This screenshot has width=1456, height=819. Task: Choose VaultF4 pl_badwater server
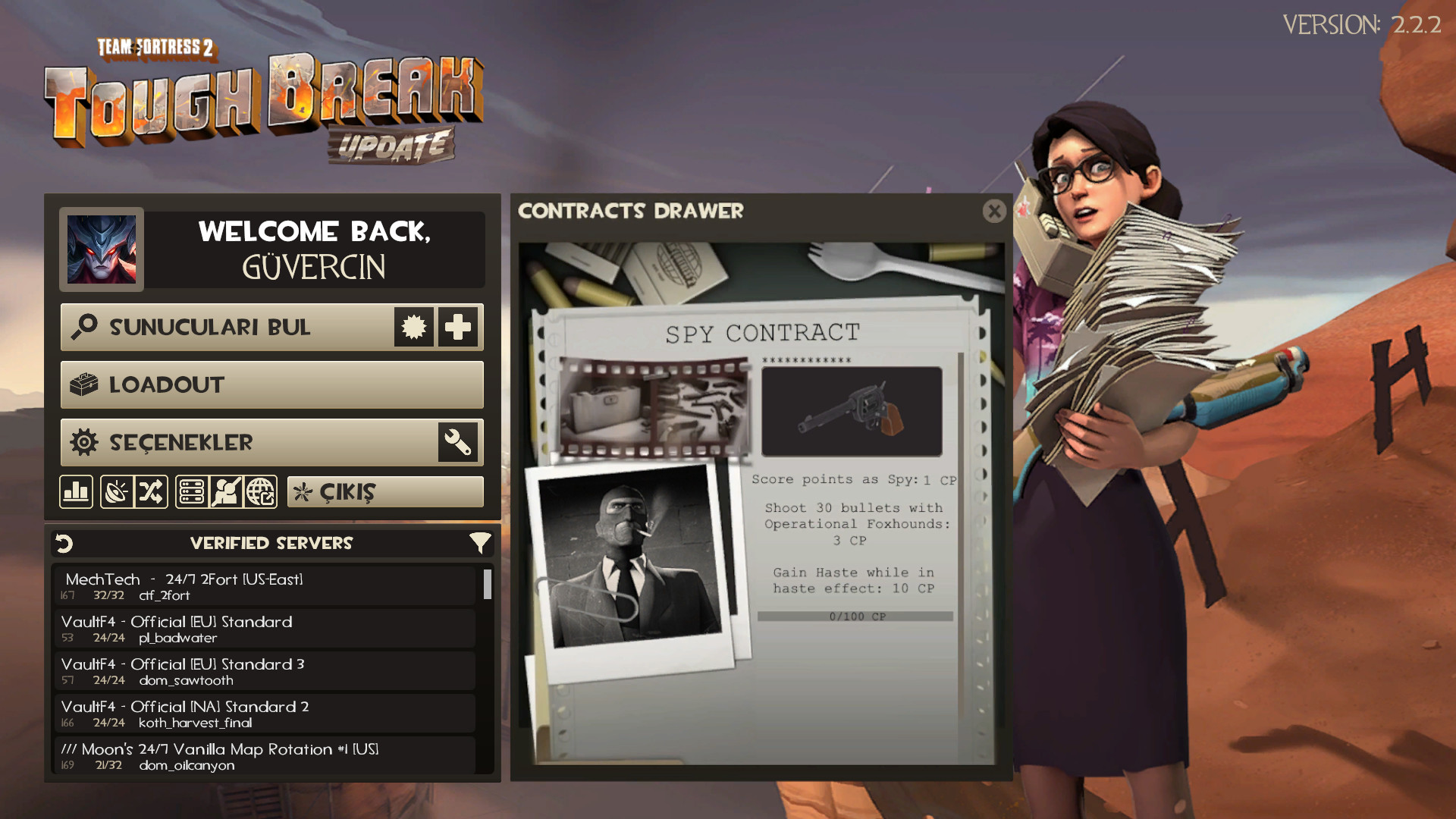264,629
